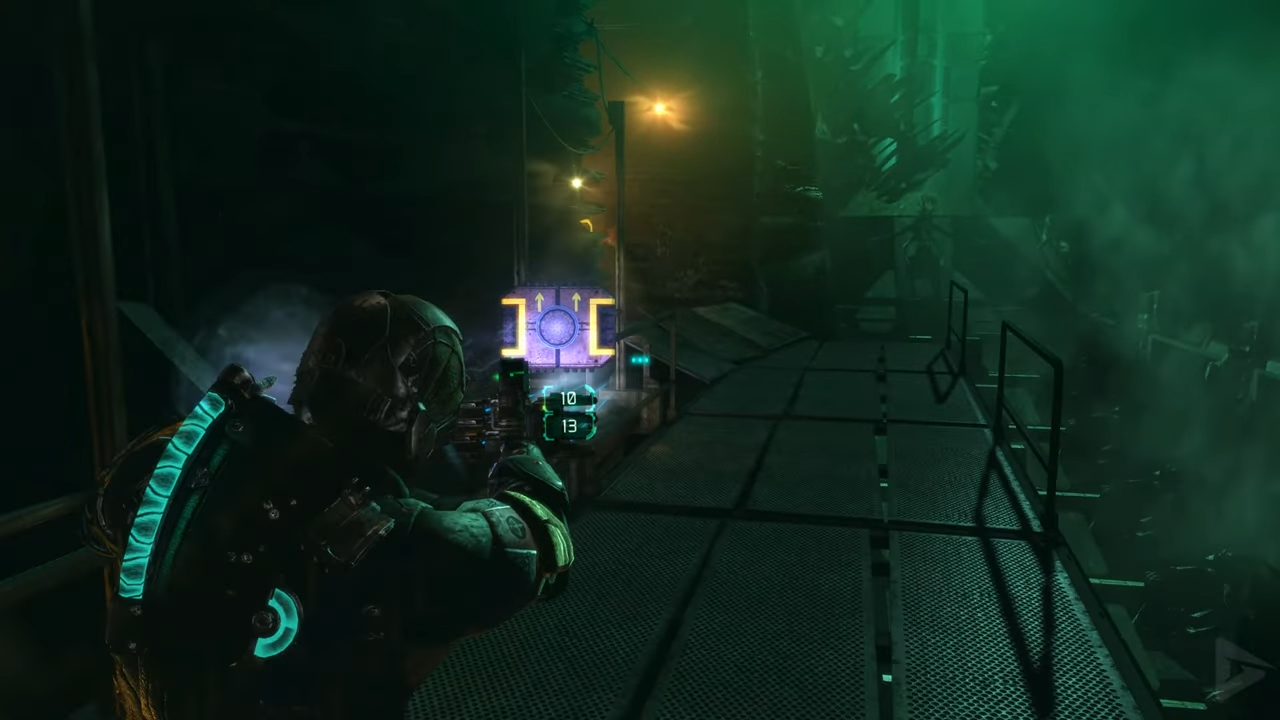Click the right yellow bracket of the hologram
Viewport: 1280px width, 720px height.
tap(603, 325)
